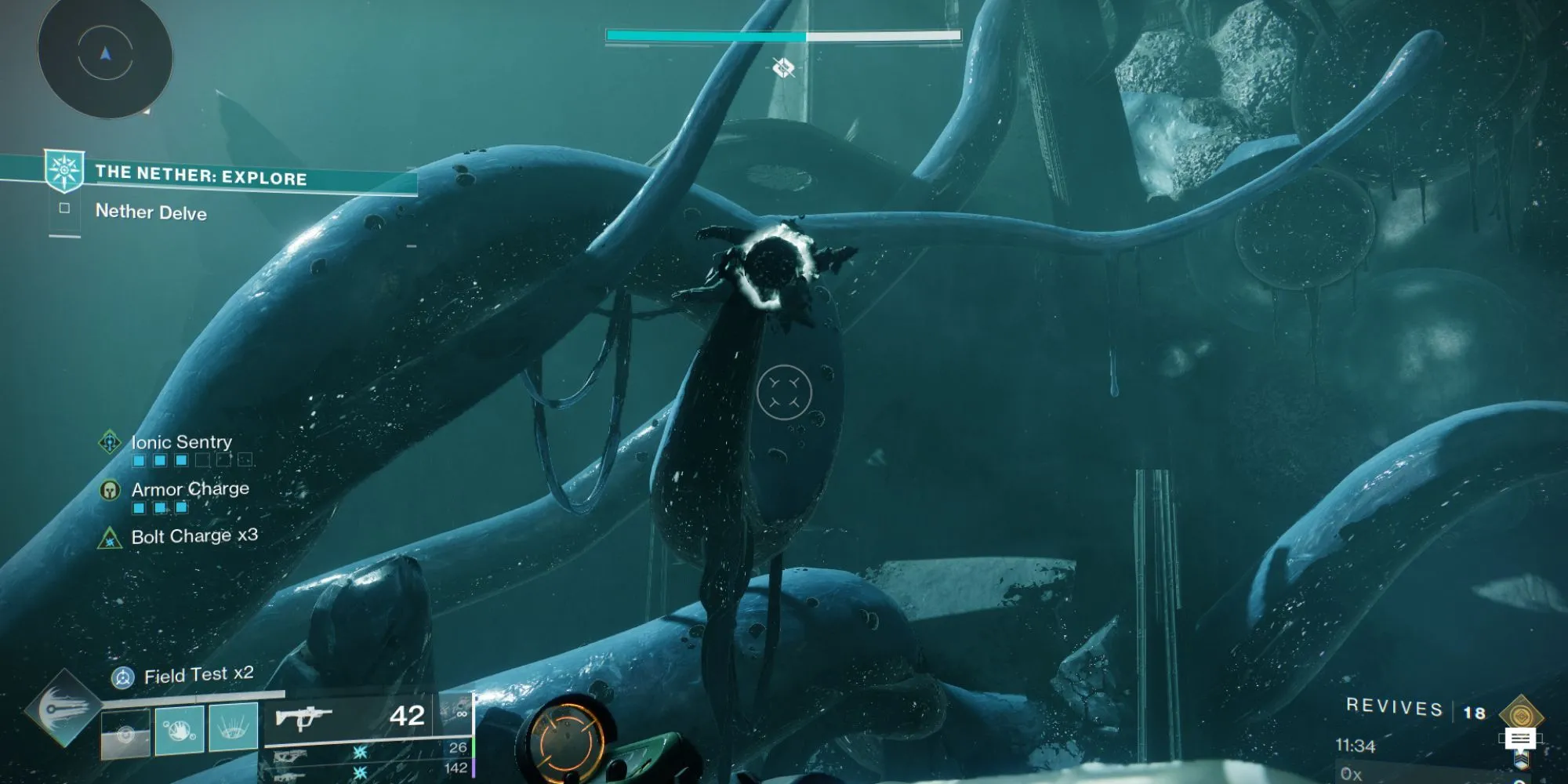Image resolution: width=1568 pixels, height=784 pixels.
Task: Click the Field Test x2 perk icon
Action: tap(122, 677)
